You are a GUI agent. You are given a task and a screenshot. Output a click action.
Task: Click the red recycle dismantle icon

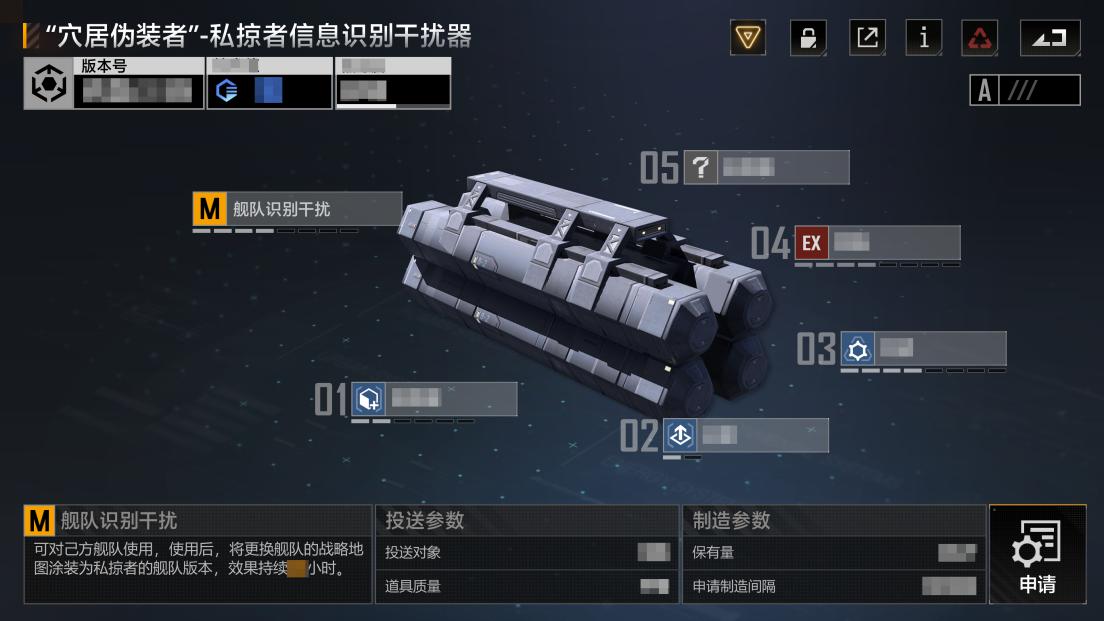[980, 38]
